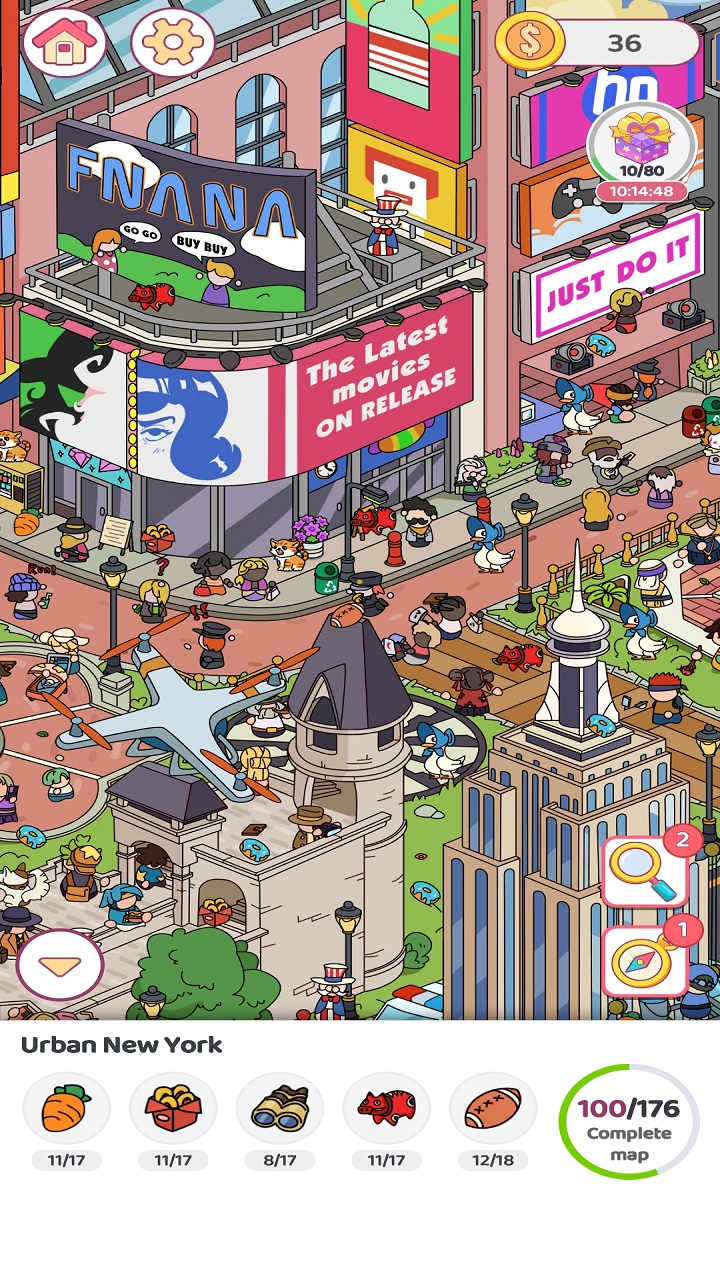
Task: Select the red bull item tracker
Action: (386, 1108)
